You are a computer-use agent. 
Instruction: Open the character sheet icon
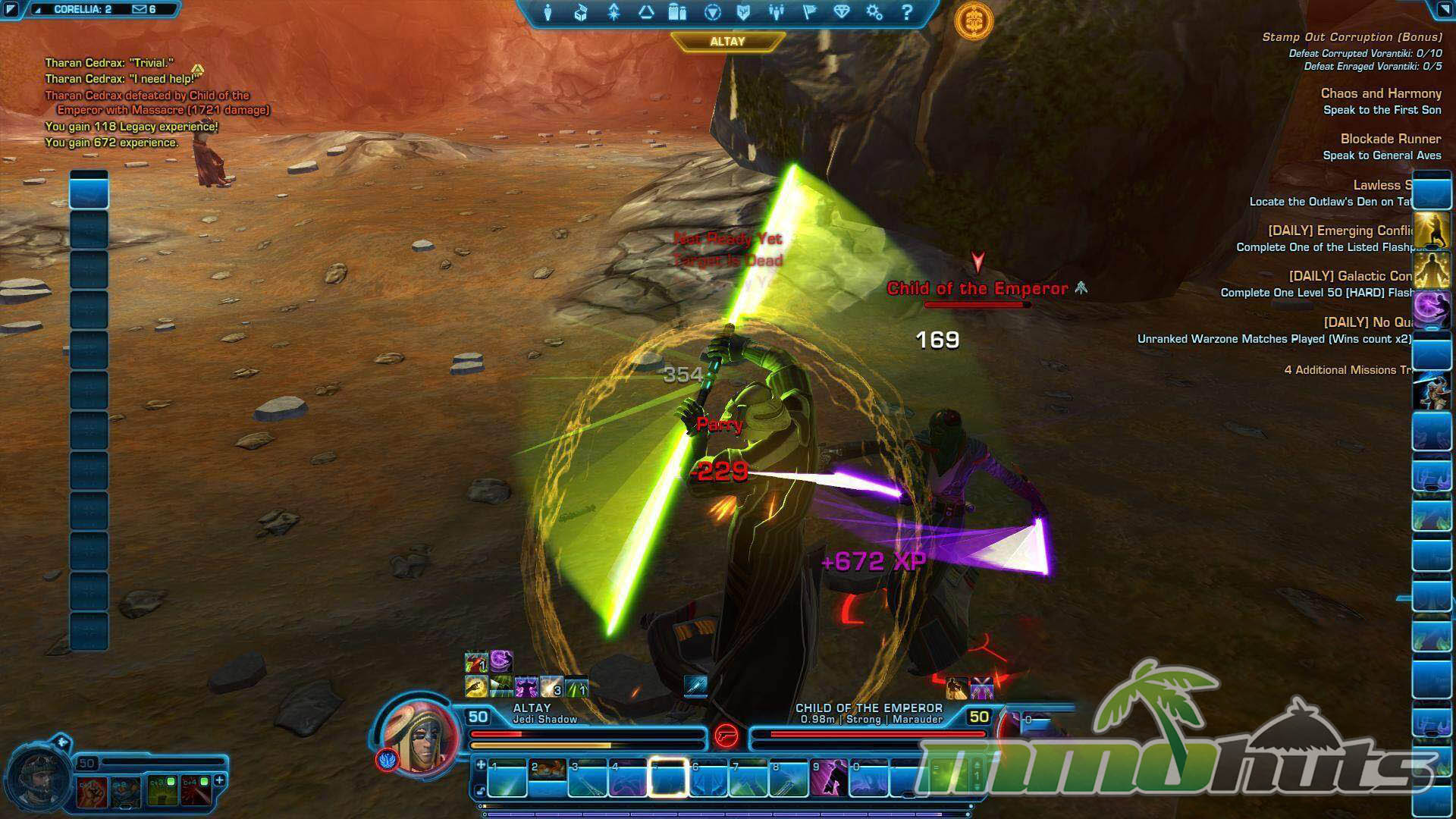pos(548,12)
